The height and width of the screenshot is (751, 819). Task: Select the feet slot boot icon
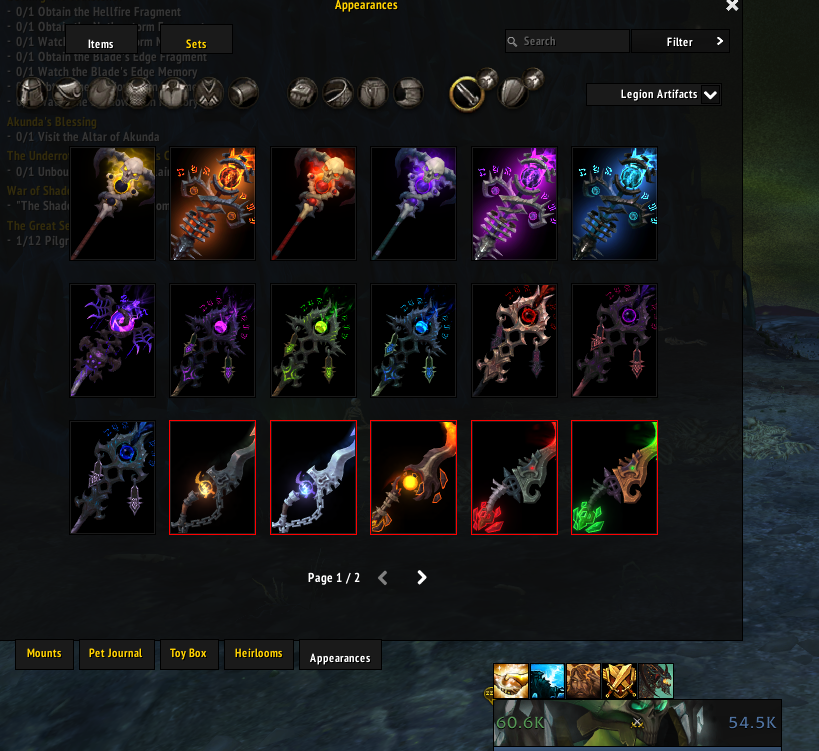(x=408, y=93)
